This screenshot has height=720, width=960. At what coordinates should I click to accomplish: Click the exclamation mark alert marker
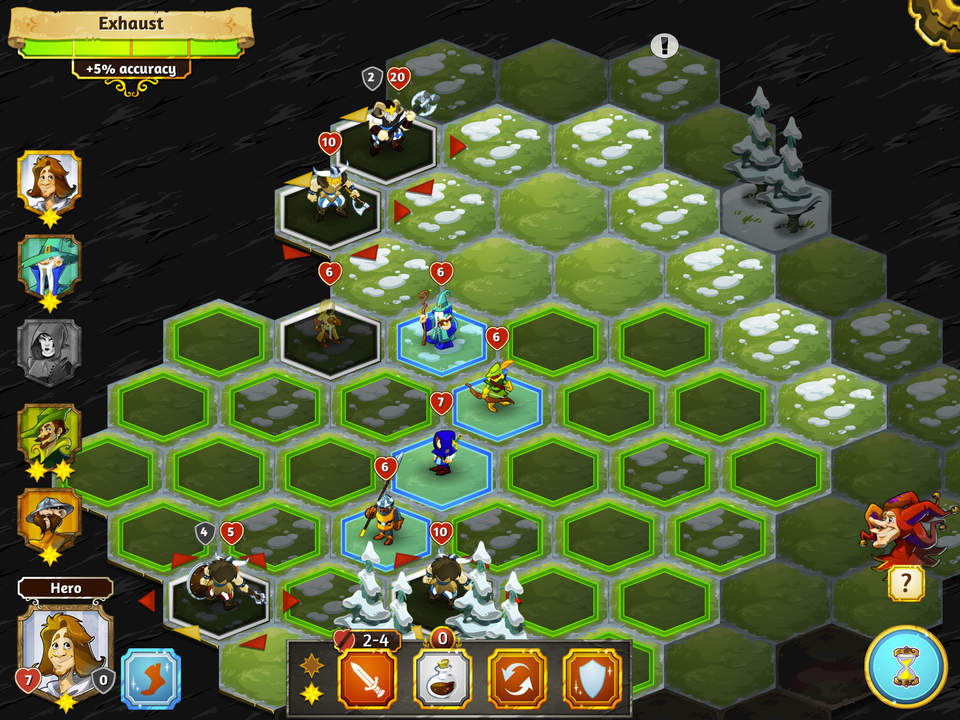[x=664, y=45]
